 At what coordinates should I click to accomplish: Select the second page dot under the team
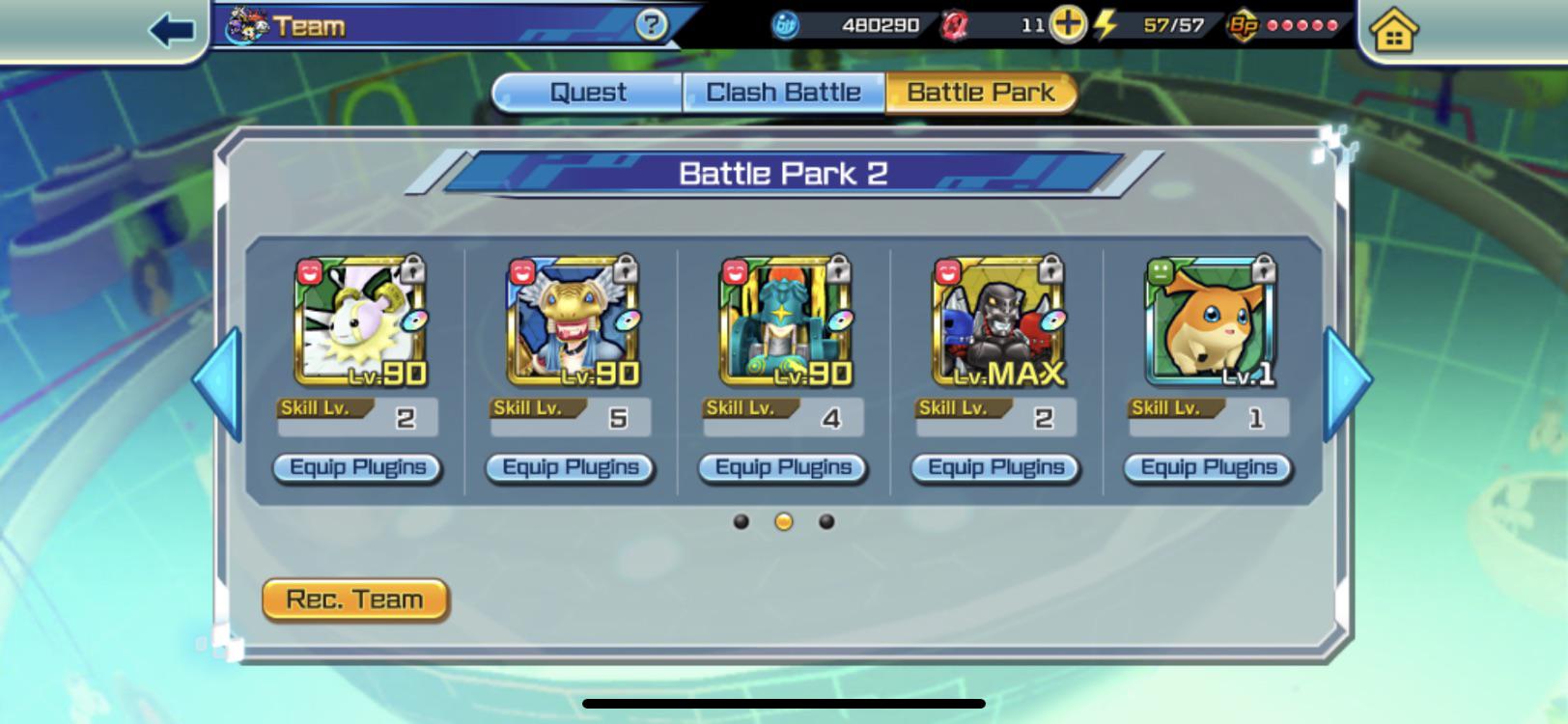pyautogui.click(x=783, y=522)
